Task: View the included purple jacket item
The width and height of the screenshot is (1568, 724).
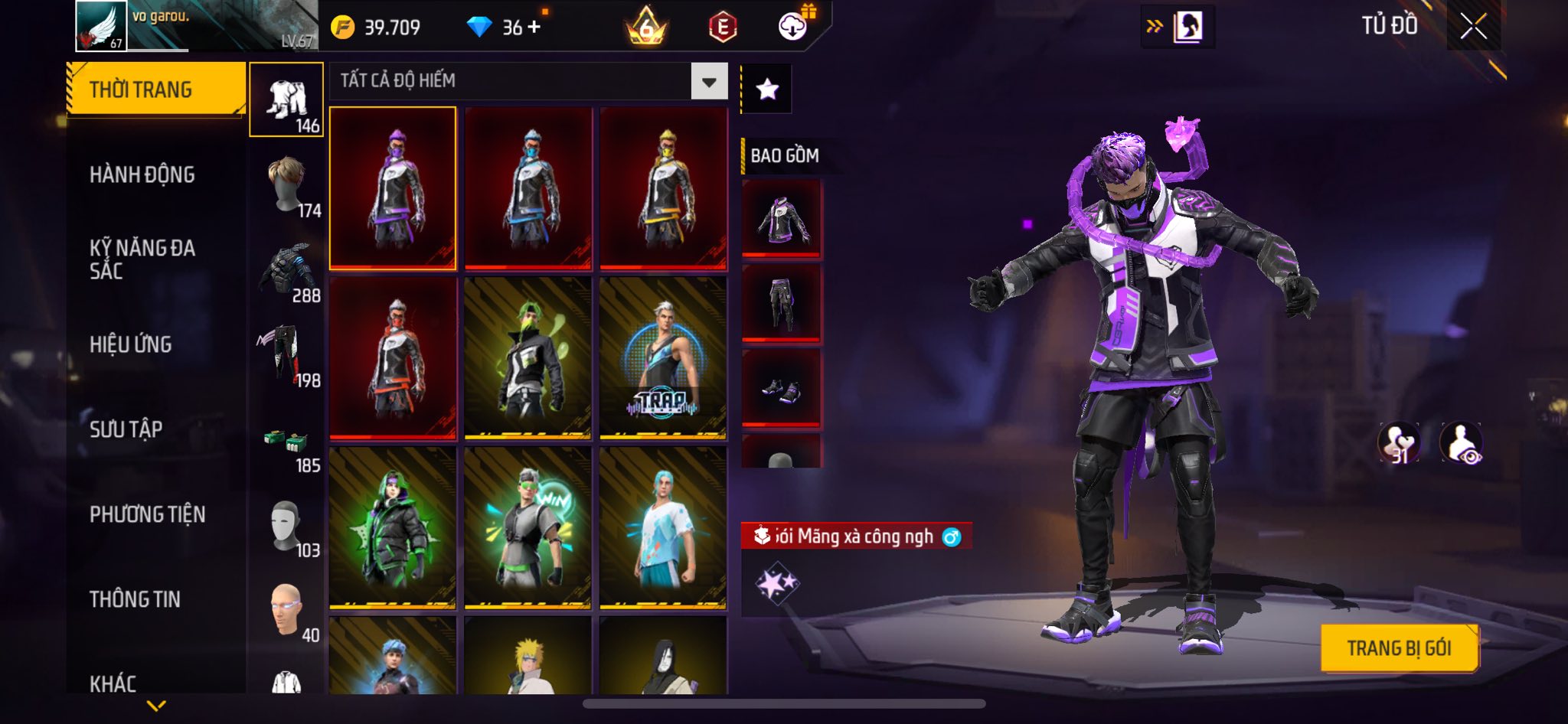Action: [781, 219]
